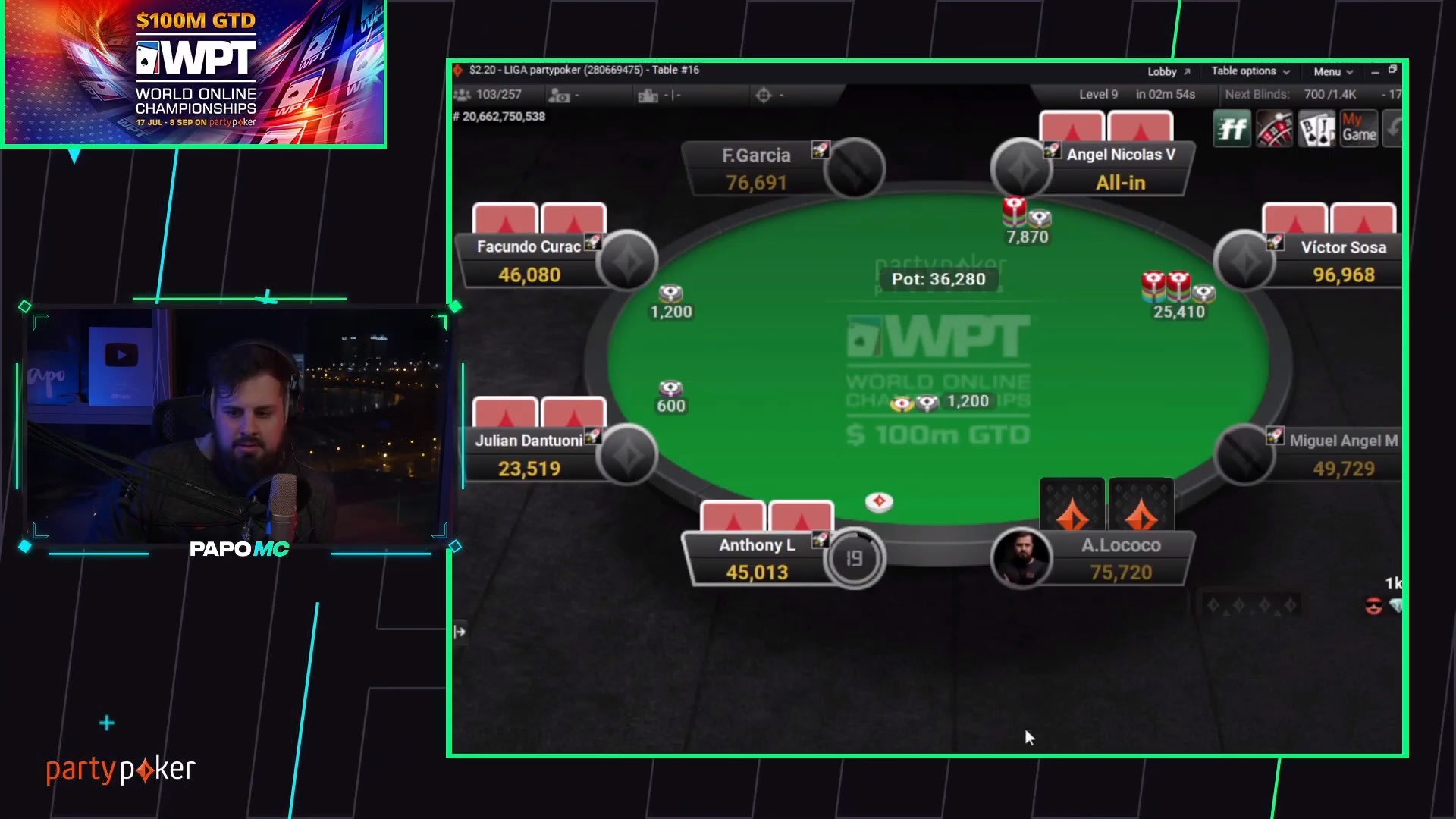
Task: Open the Table options dropdown
Action: (1248, 71)
